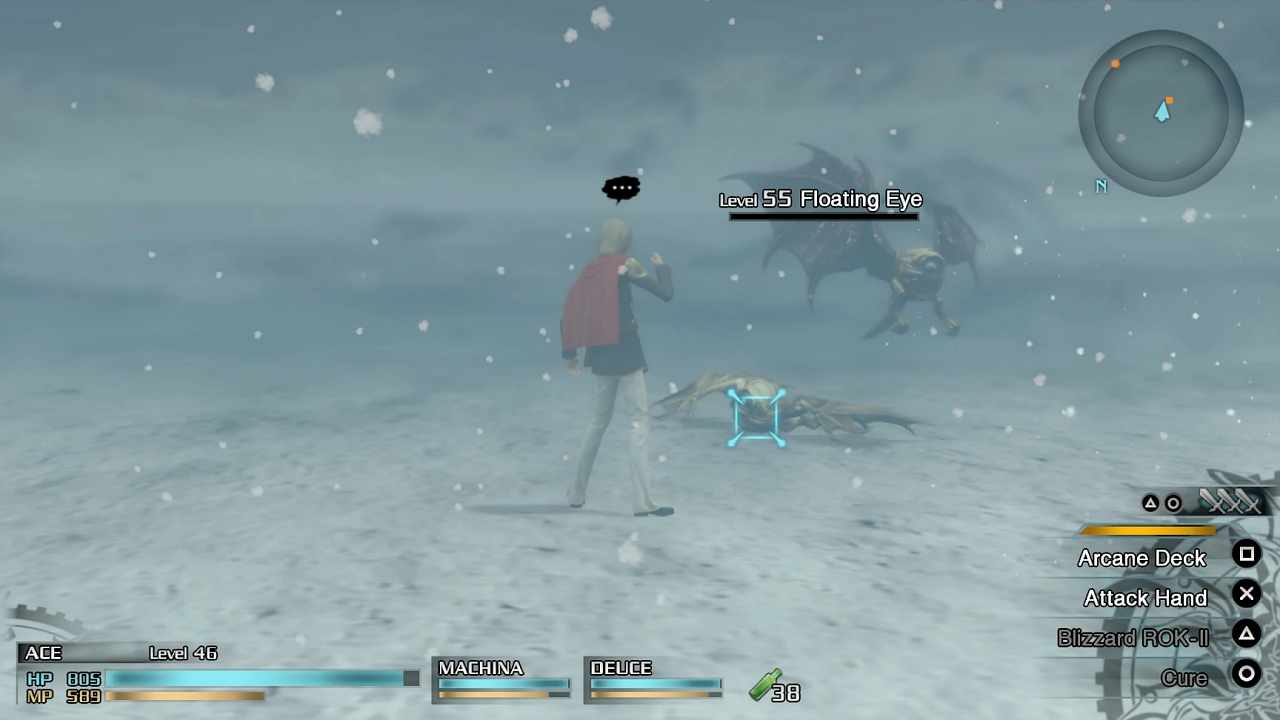Expand Ace's thought bubble above his head
Viewport: 1280px width, 720px height.
click(x=621, y=187)
